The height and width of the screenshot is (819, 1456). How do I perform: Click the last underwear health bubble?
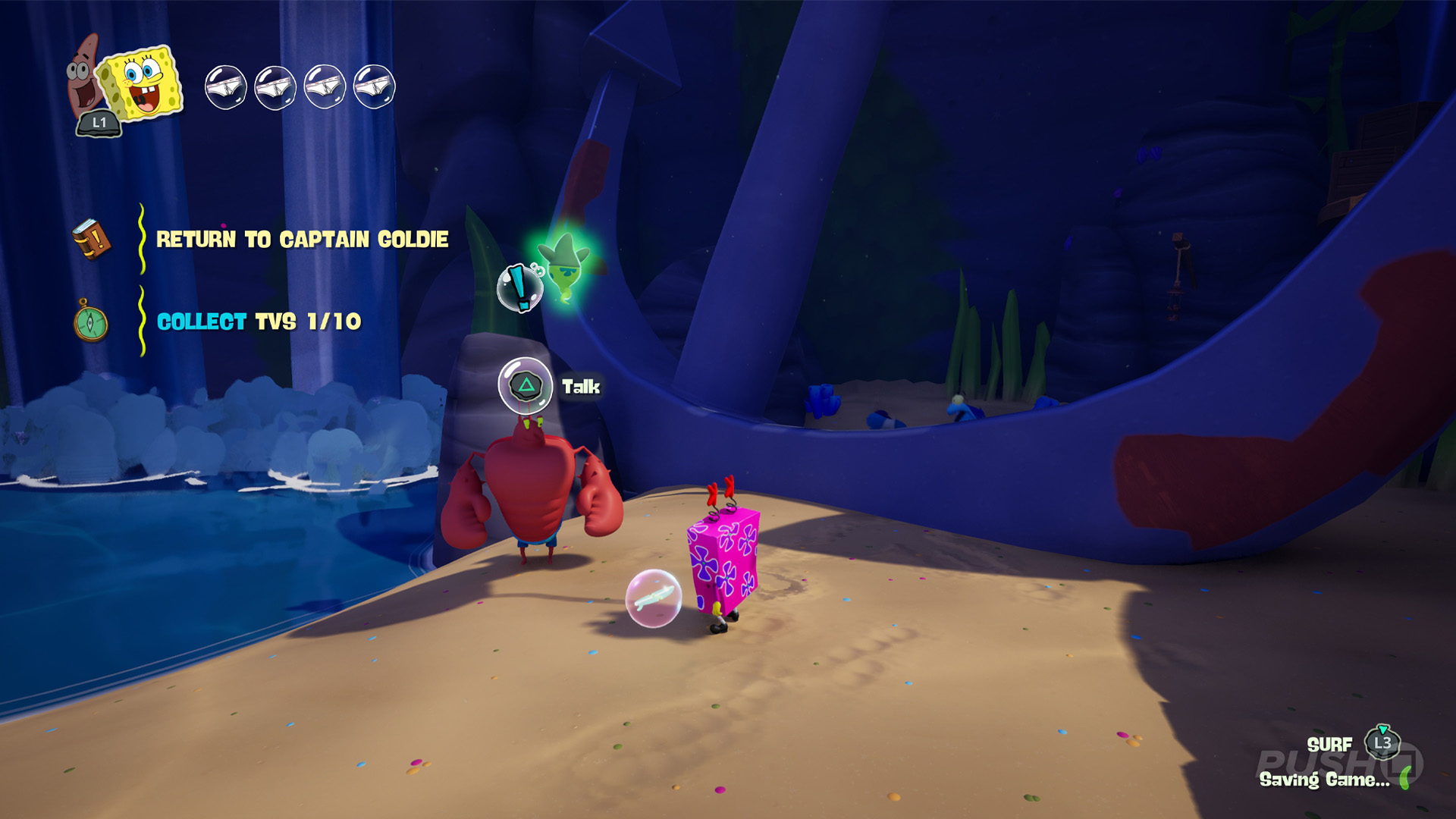click(373, 86)
